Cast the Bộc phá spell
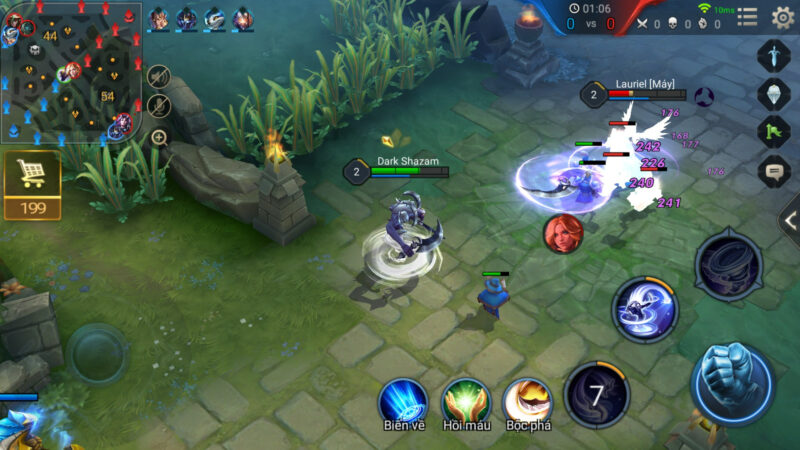 click(x=527, y=400)
